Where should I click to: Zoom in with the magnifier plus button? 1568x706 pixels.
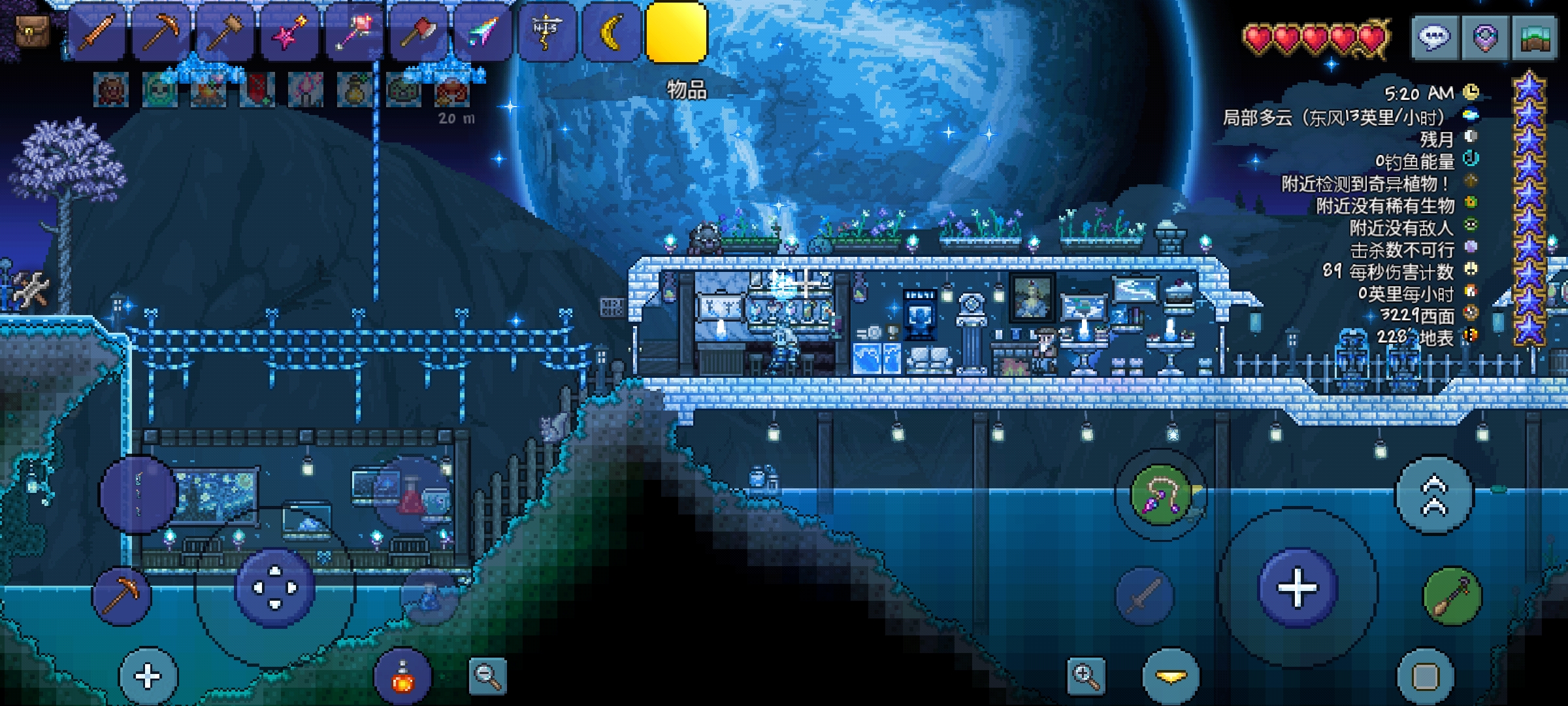(1085, 676)
